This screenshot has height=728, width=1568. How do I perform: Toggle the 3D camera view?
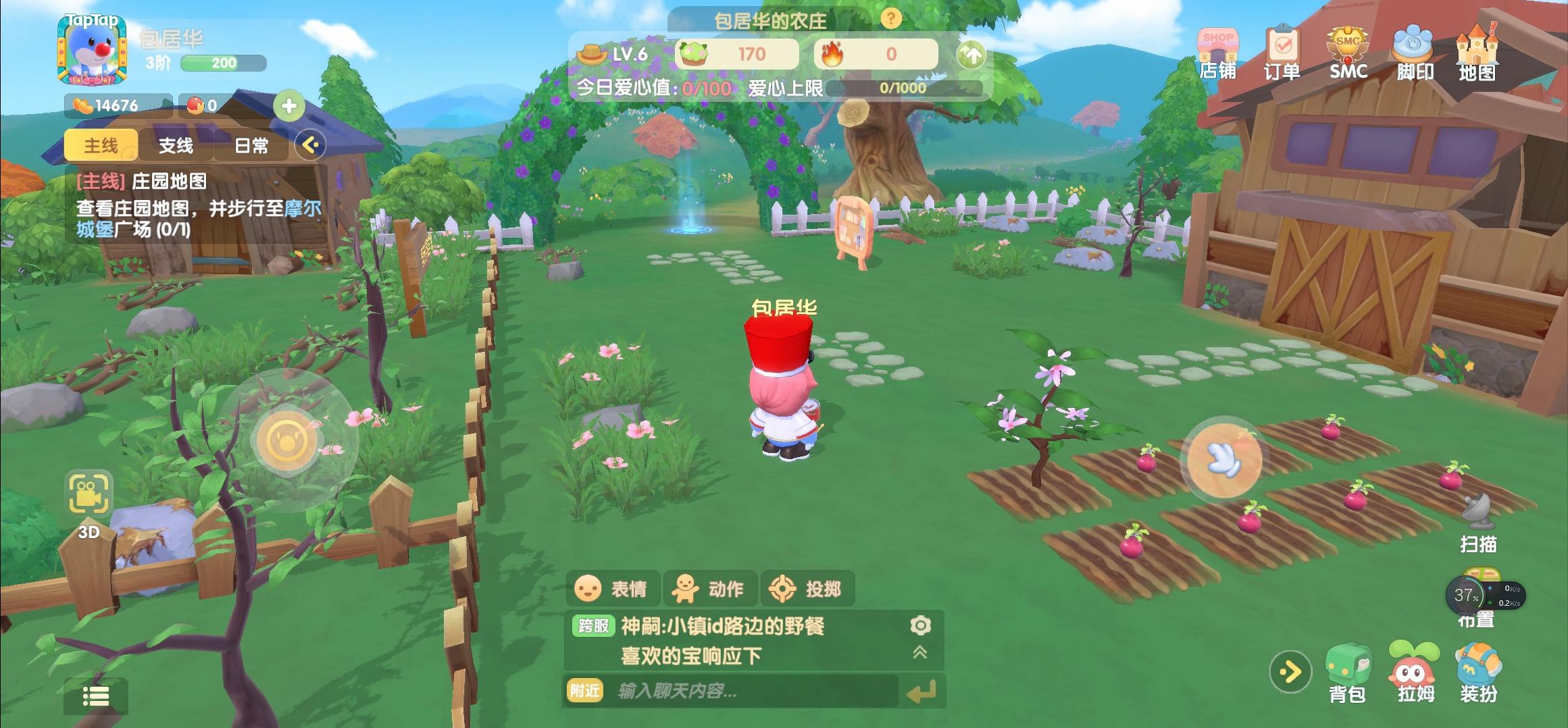pyautogui.click(x=88, y=502)
